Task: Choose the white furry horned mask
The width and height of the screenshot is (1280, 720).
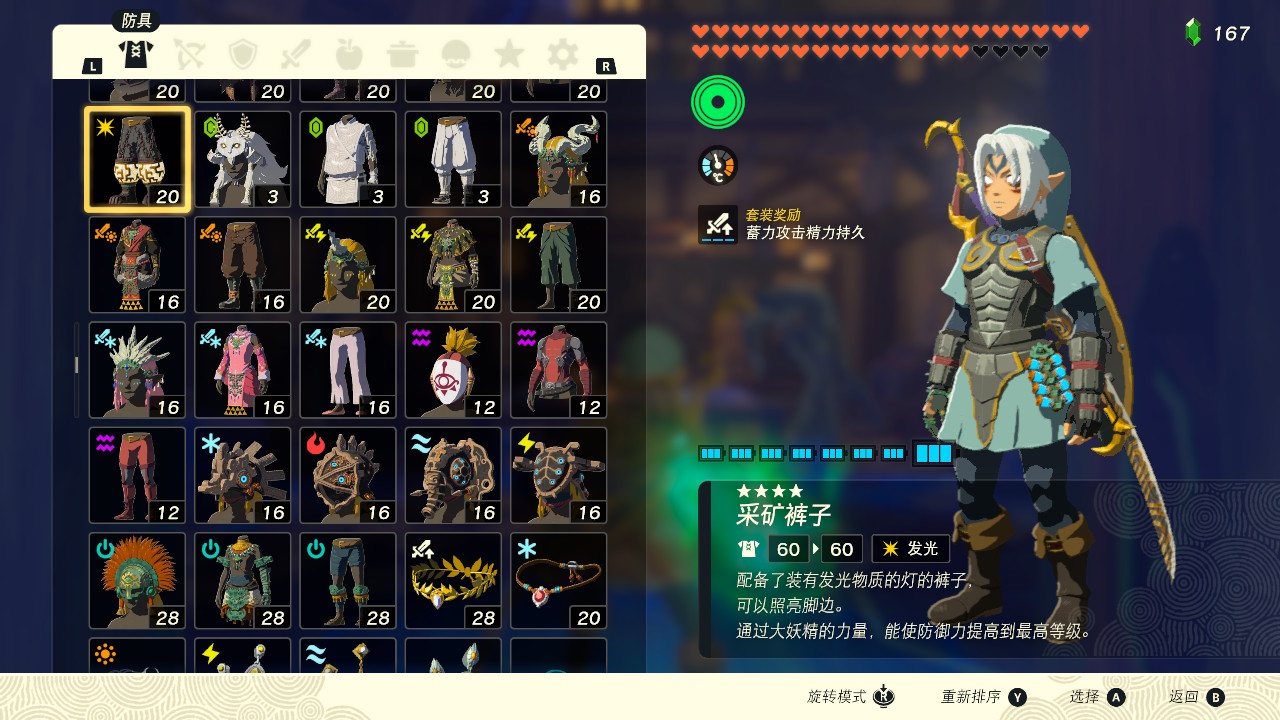Action: coord(243,159)
